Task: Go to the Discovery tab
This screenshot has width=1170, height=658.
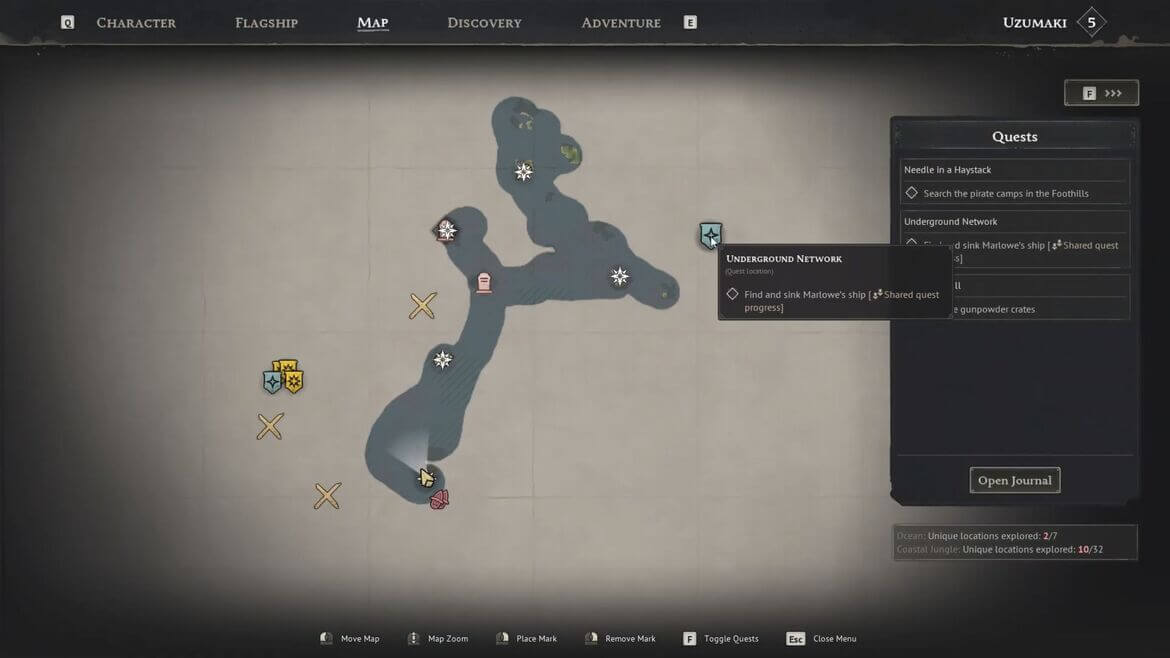Action: coord(484,23)
